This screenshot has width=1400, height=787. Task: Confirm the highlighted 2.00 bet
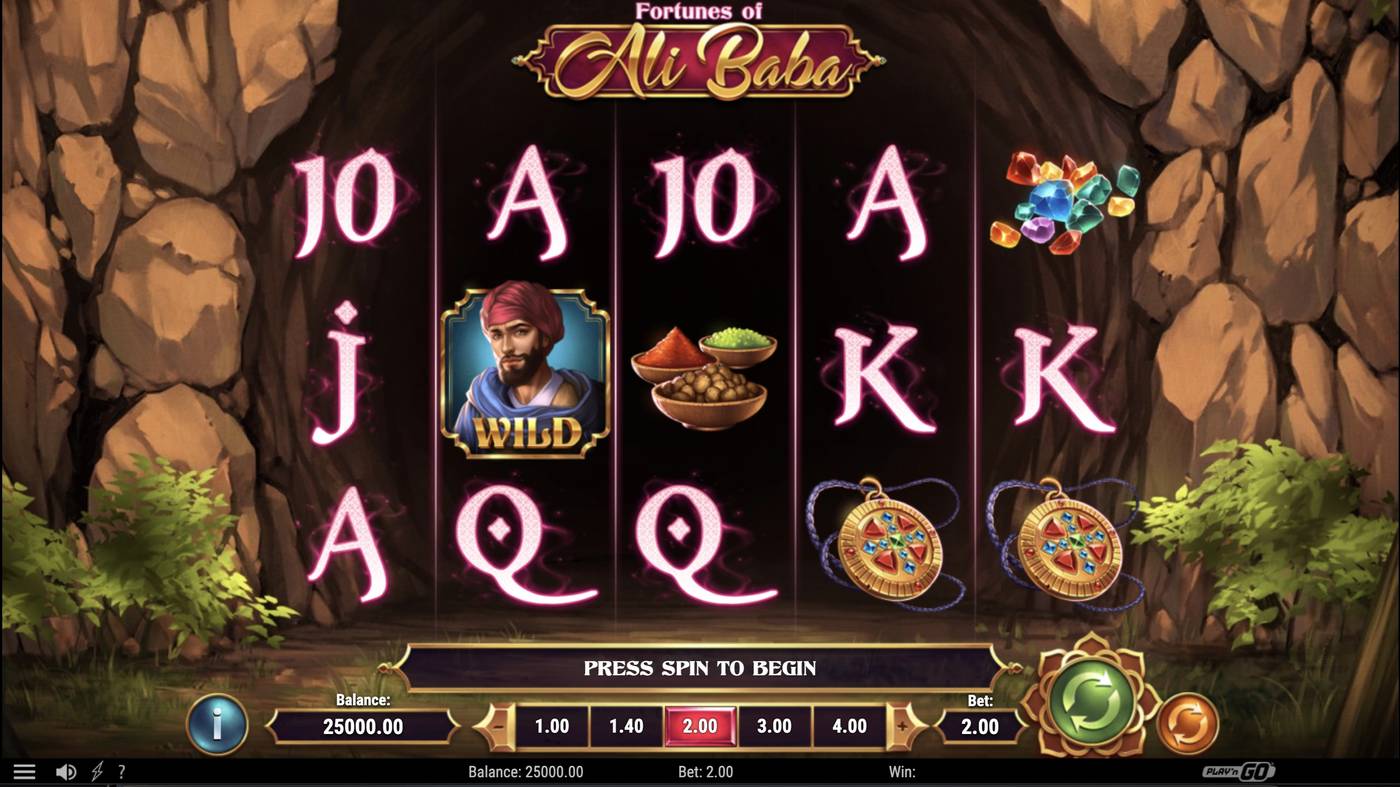pyautogui.click(x=699, y=726)
